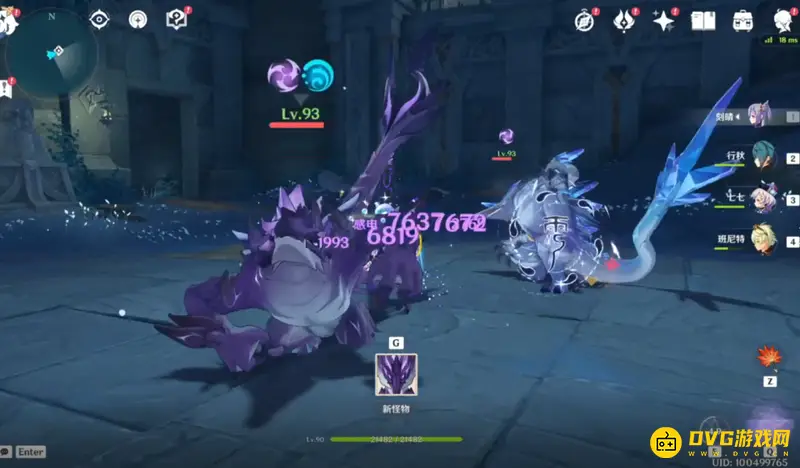Screen dimensions: 800x468
Task: Open the character profile head icon
Action: [x=781, y=18]
